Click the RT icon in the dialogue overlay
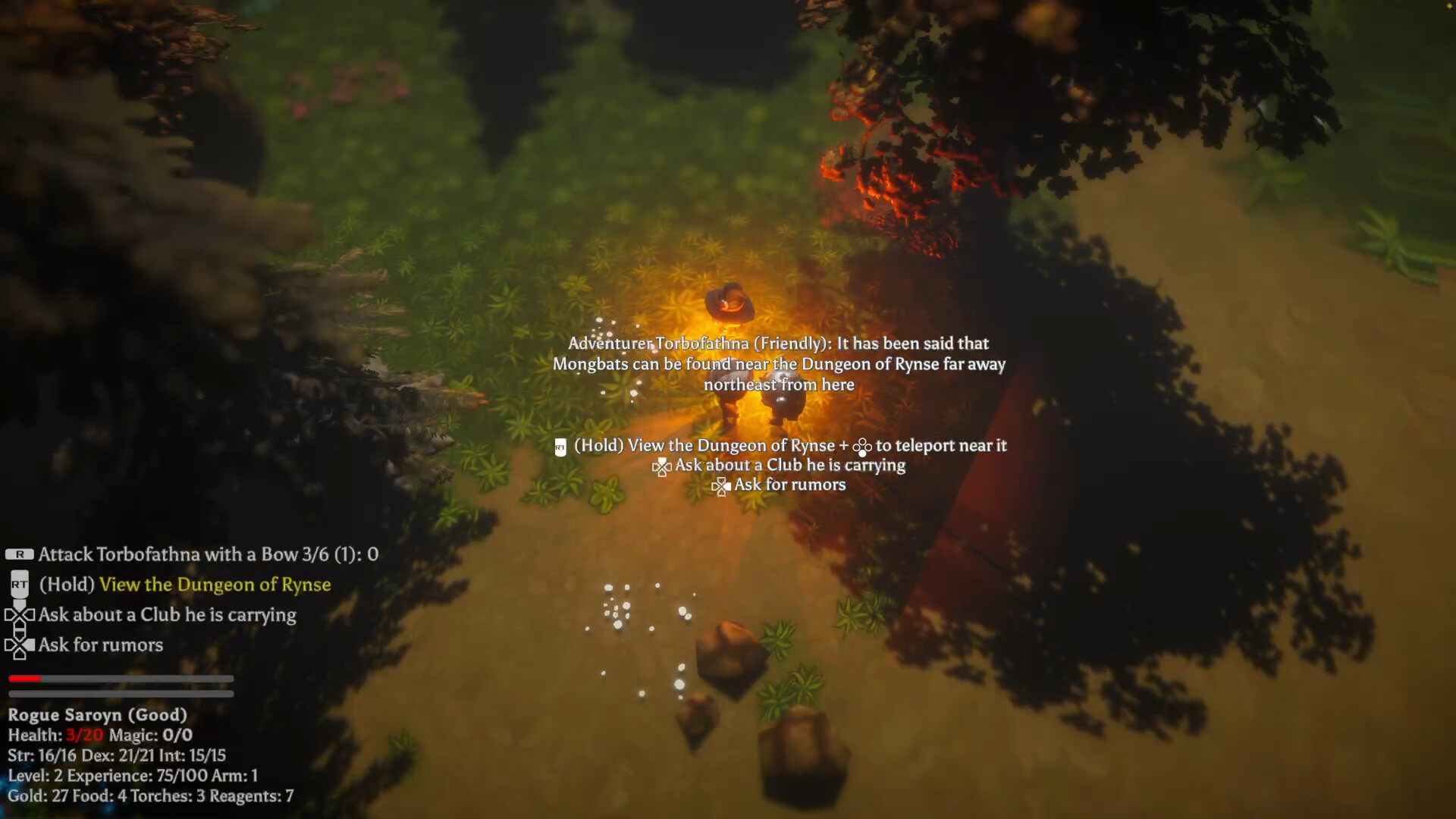1456x819 pixels. tap(560, 447)
